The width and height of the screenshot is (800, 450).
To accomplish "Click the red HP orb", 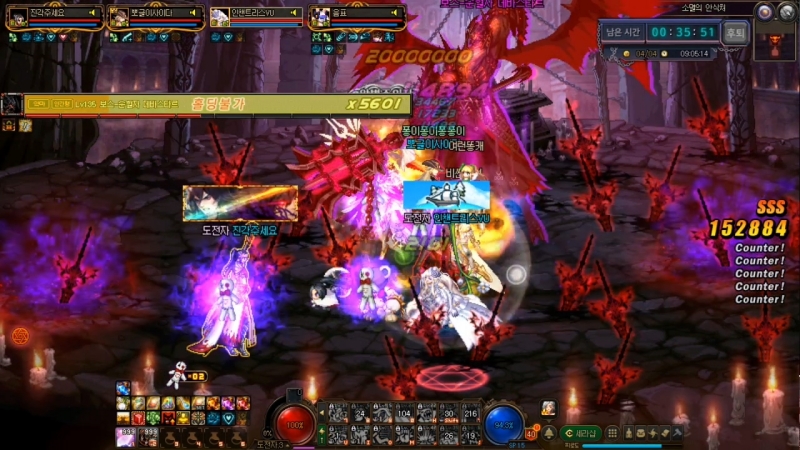I will pyautogui.click(x=296, y=422).
